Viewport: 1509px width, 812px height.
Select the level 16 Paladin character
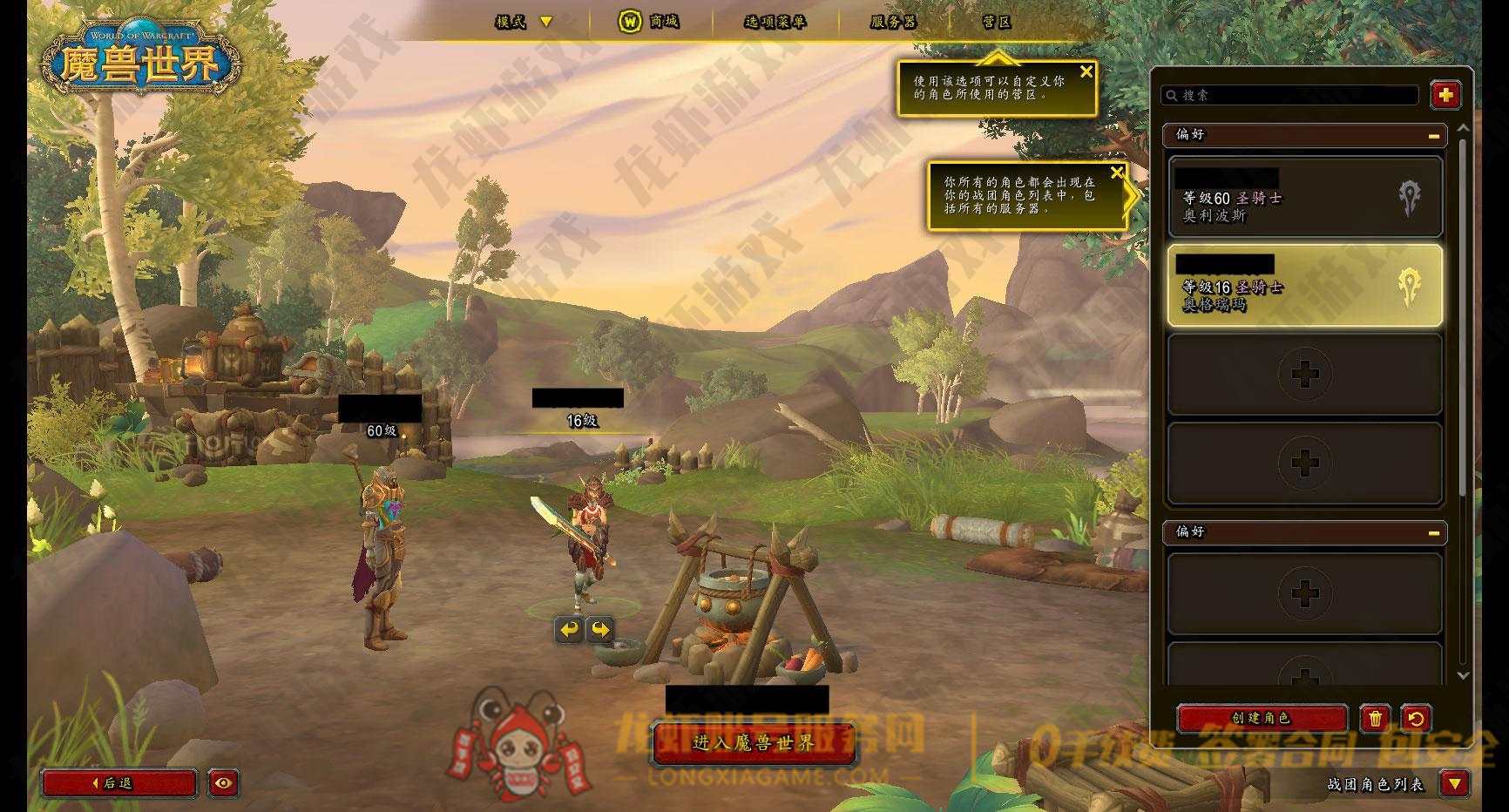(x=1304, y=286)
